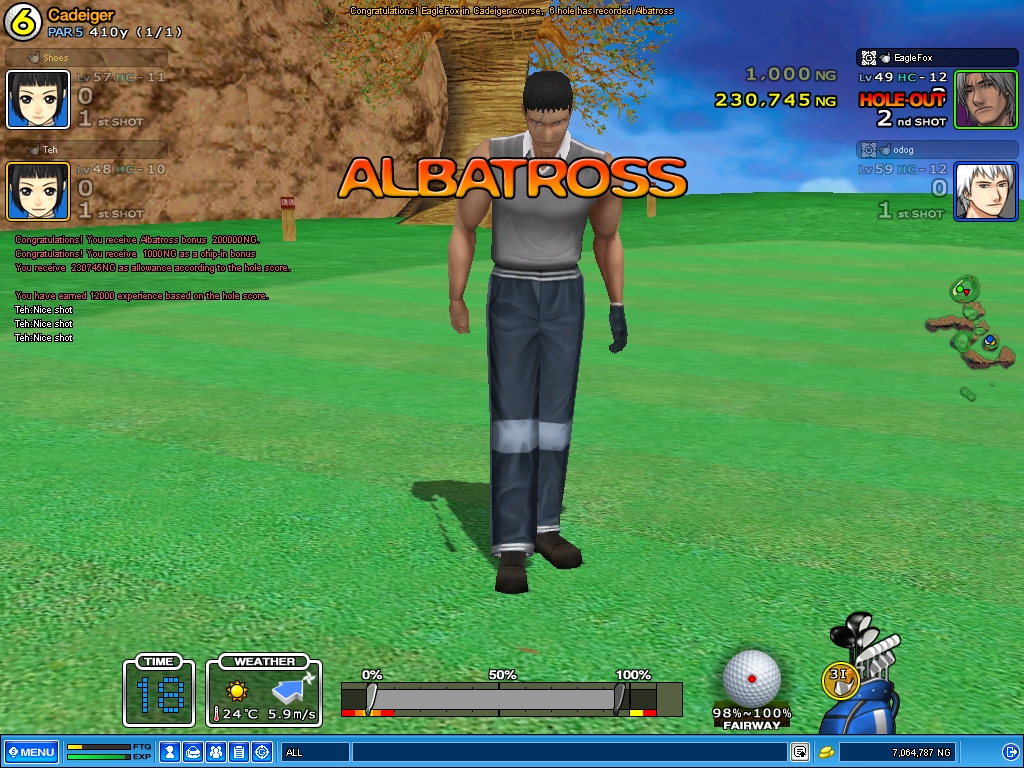Open the MENU button
The height and width of the screenshot is (768, 1024).
(31, 751)
